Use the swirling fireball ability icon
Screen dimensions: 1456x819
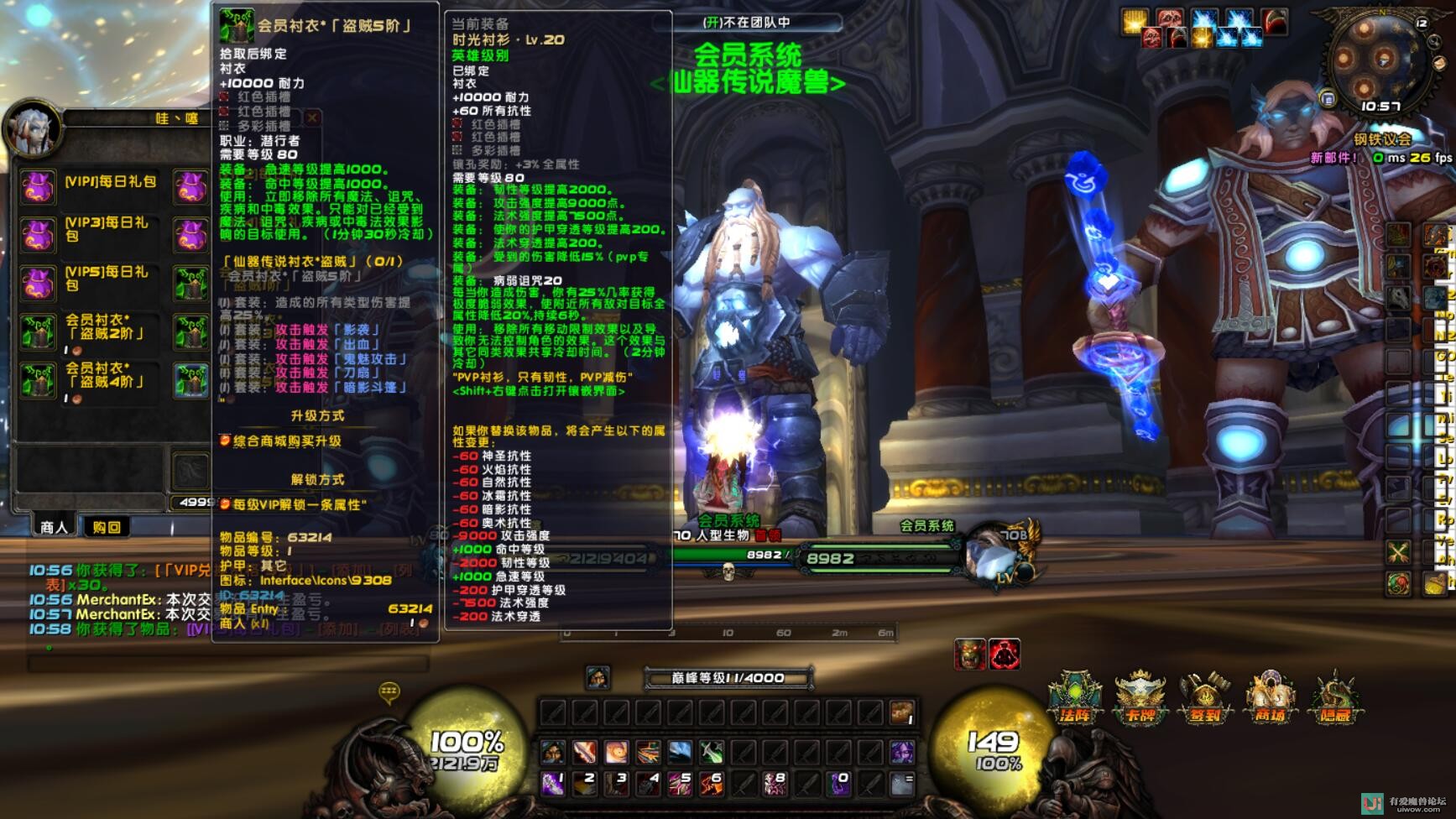point(617,752)
